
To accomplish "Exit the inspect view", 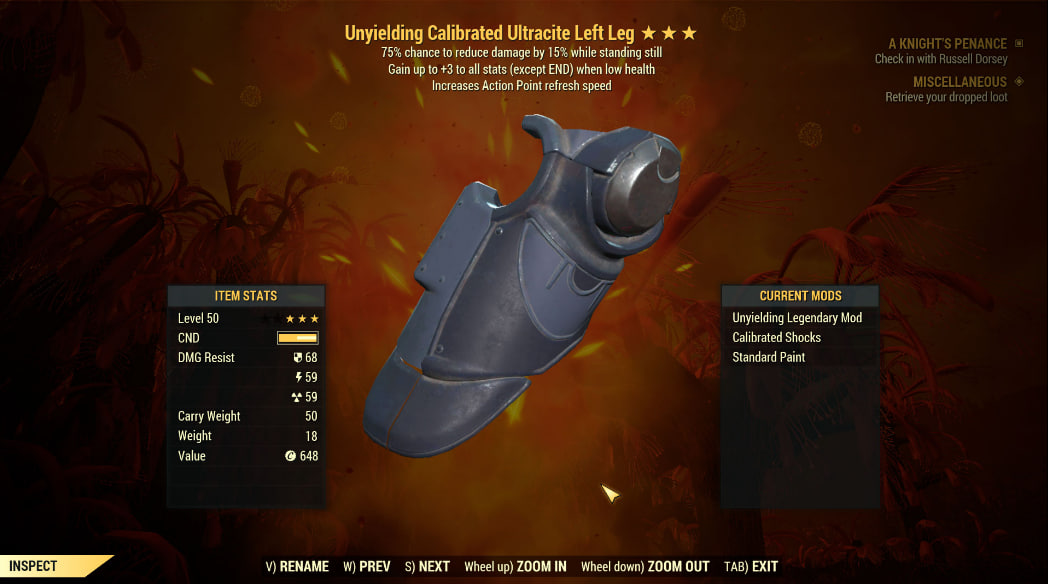I will click(x=751, y=566).
